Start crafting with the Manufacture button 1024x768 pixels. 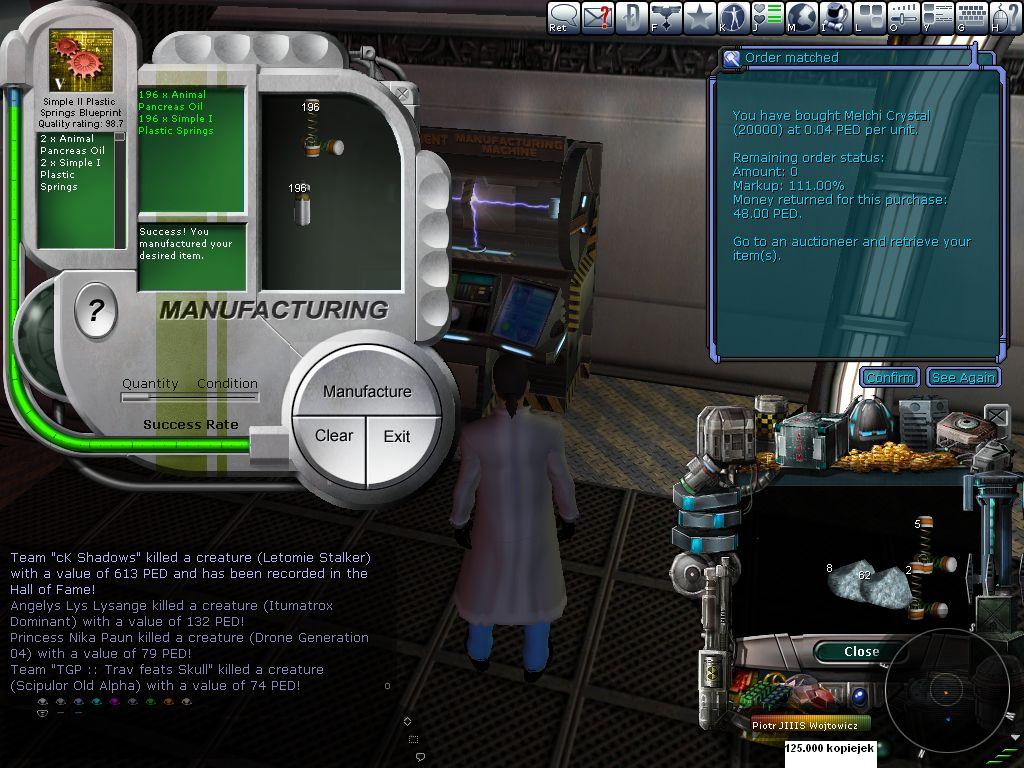point(366,391)
